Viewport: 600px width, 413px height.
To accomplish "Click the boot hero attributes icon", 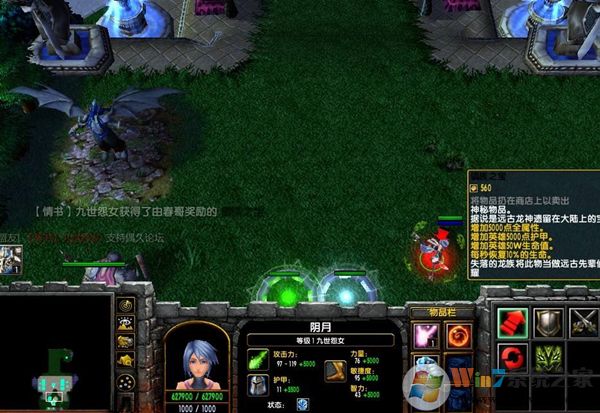I will click(x=337, y=371).
